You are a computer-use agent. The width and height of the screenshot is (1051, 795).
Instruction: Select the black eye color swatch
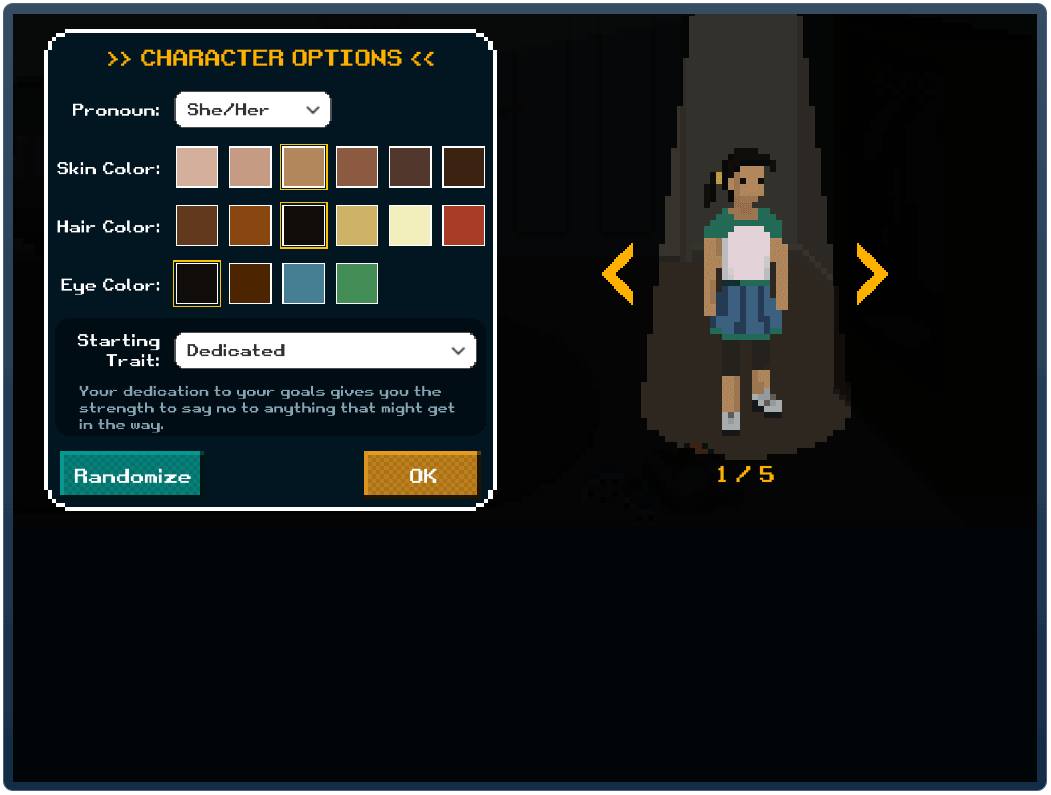tap(197, 284)
